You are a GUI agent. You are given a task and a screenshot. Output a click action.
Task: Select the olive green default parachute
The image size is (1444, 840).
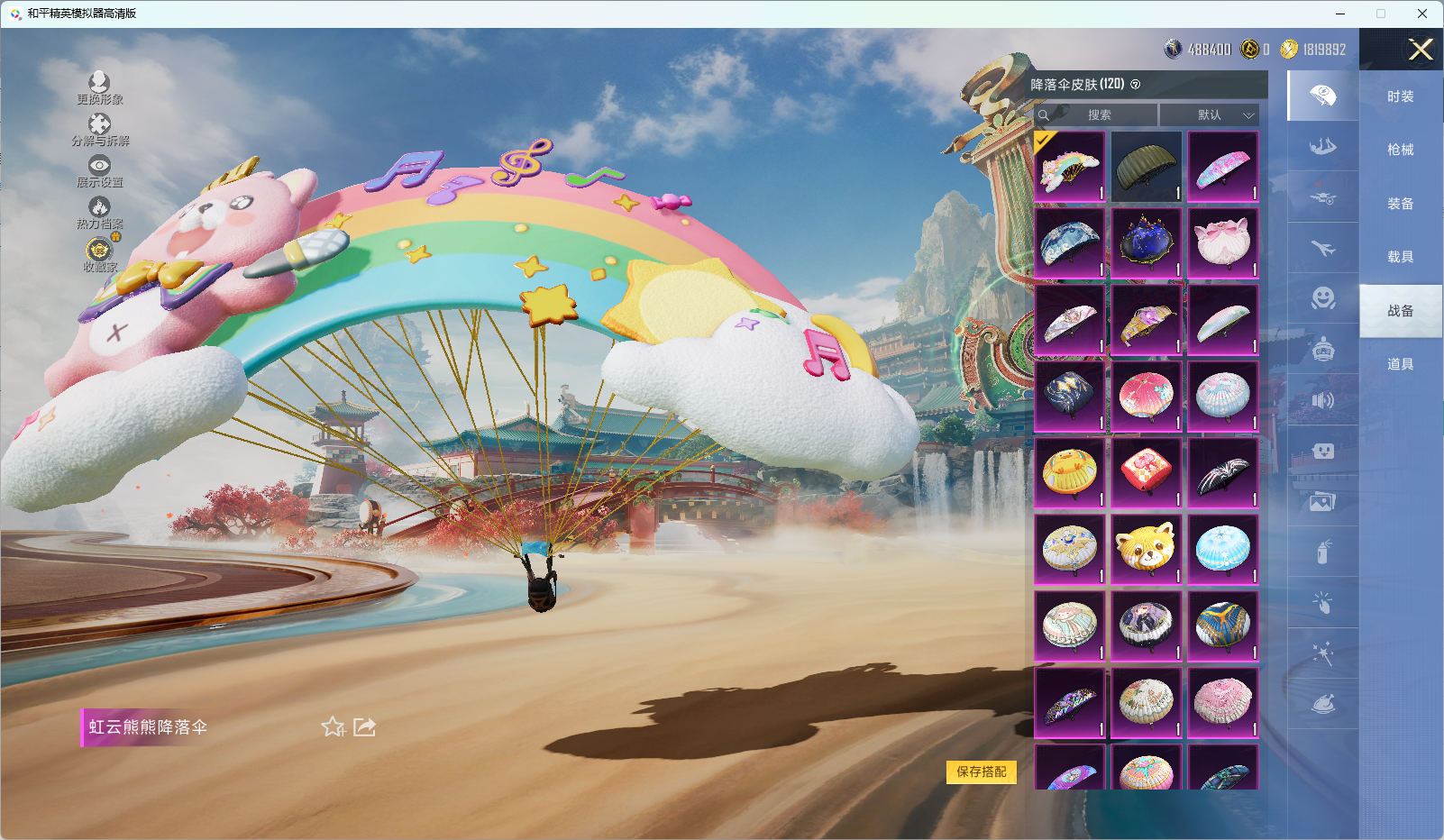point(1146,167)
